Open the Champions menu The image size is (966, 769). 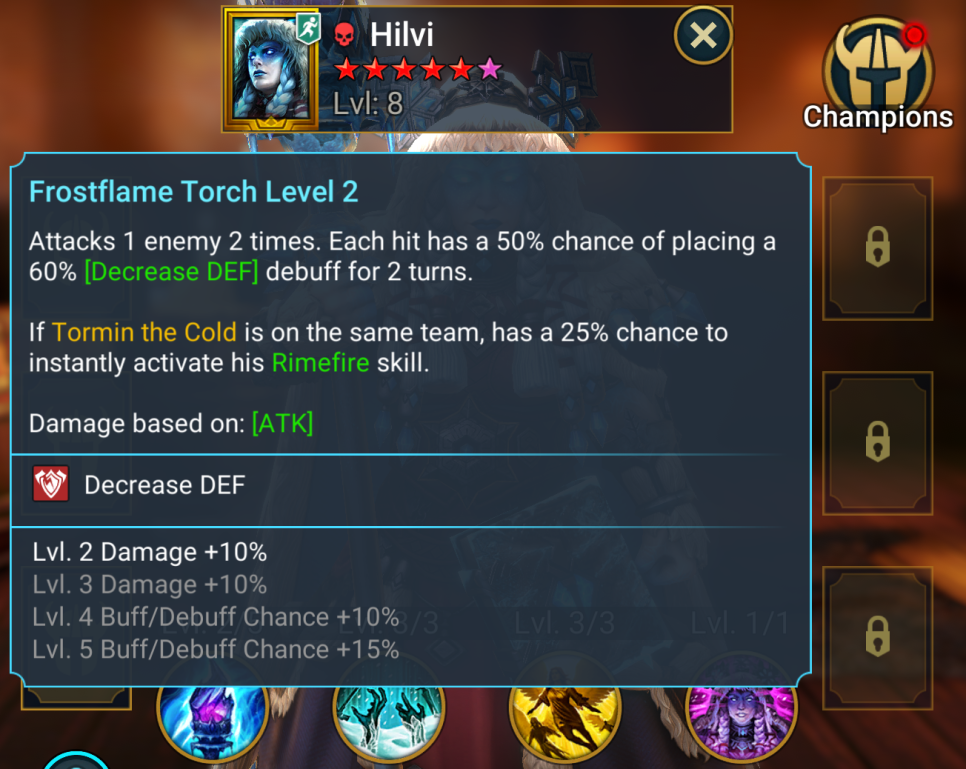(x=877, y=73)
